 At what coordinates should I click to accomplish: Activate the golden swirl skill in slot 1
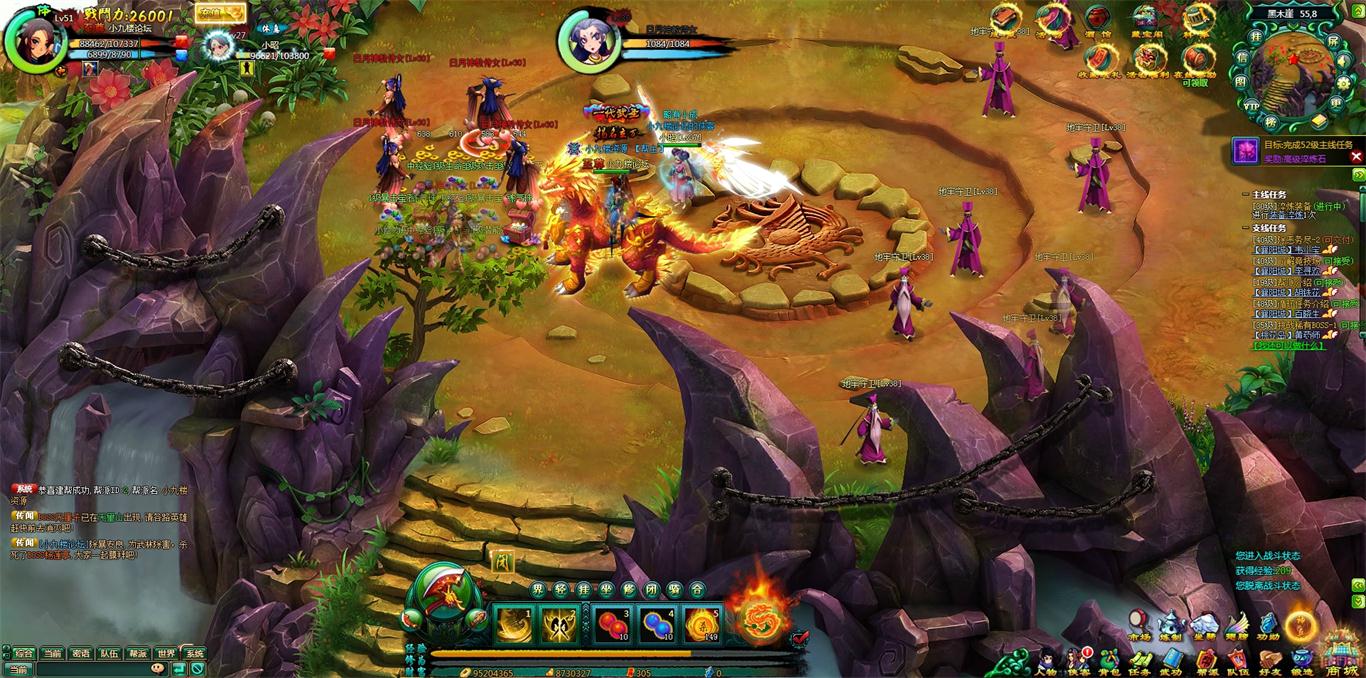point(514,625)
